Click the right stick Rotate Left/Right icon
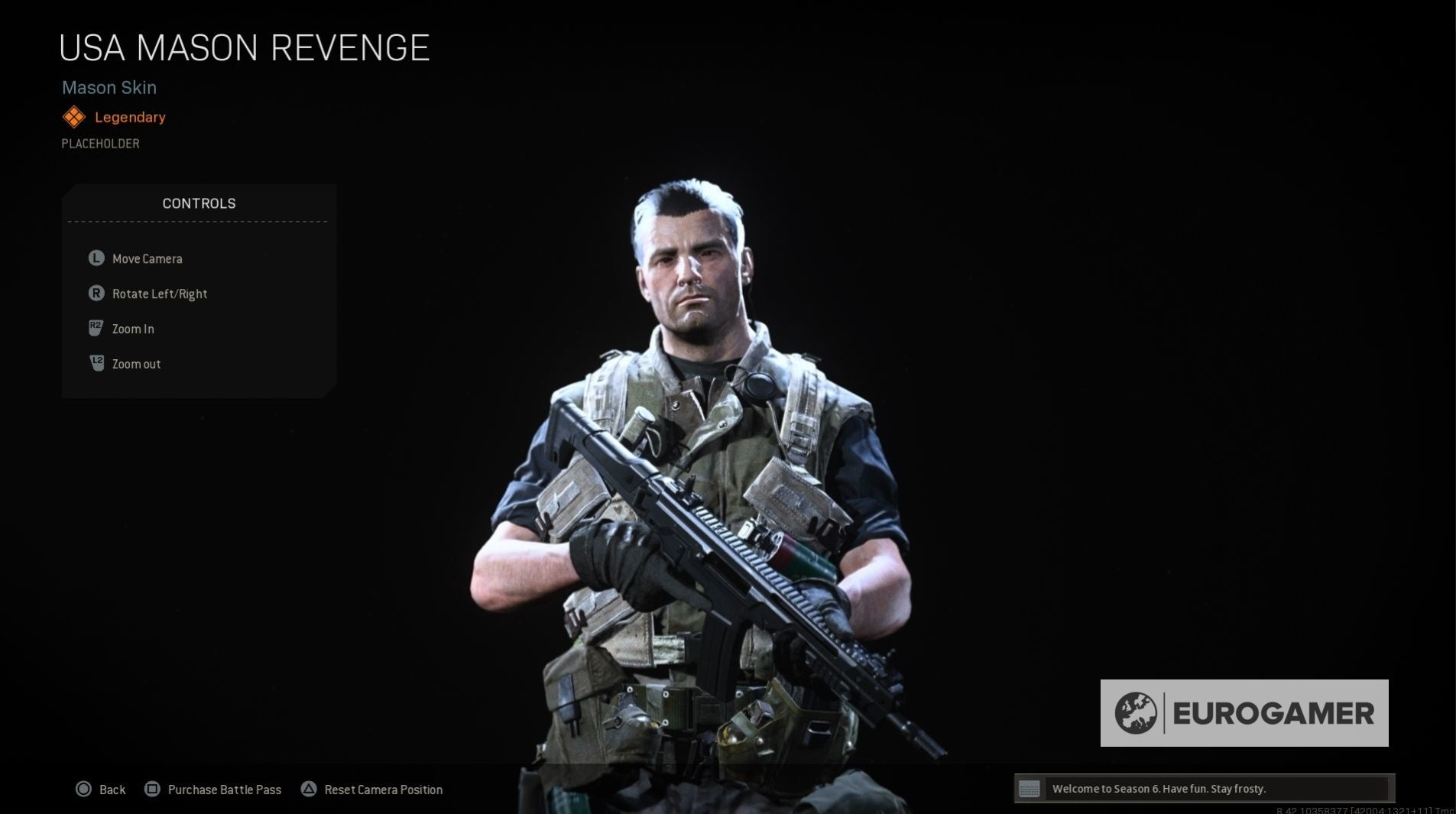Screen dimensions: 1456x814 pos(95,293)
